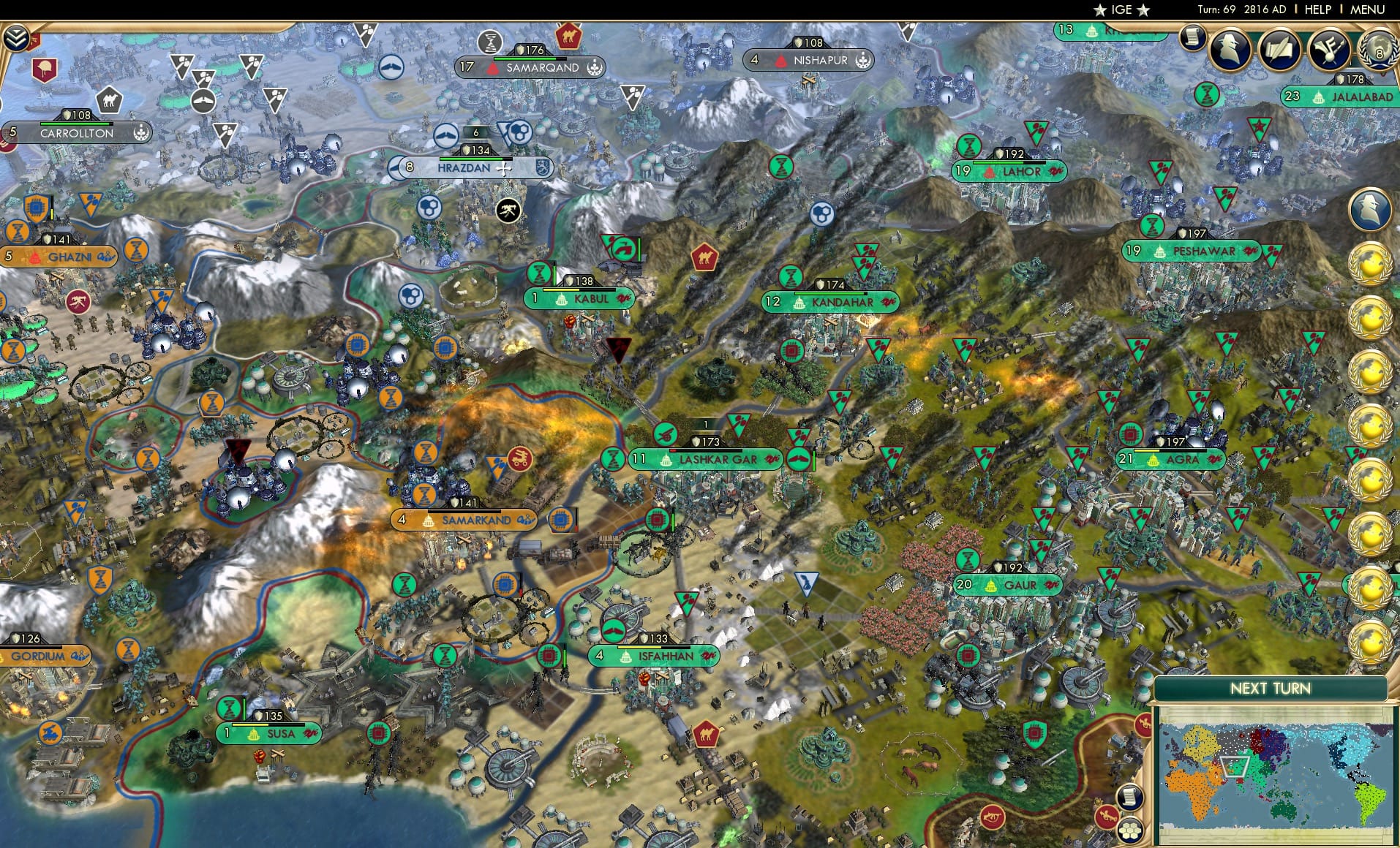Toggle Strategic View with the hex grid icon
This screenshot has height=848, width=1400.
pos(1129,830)
